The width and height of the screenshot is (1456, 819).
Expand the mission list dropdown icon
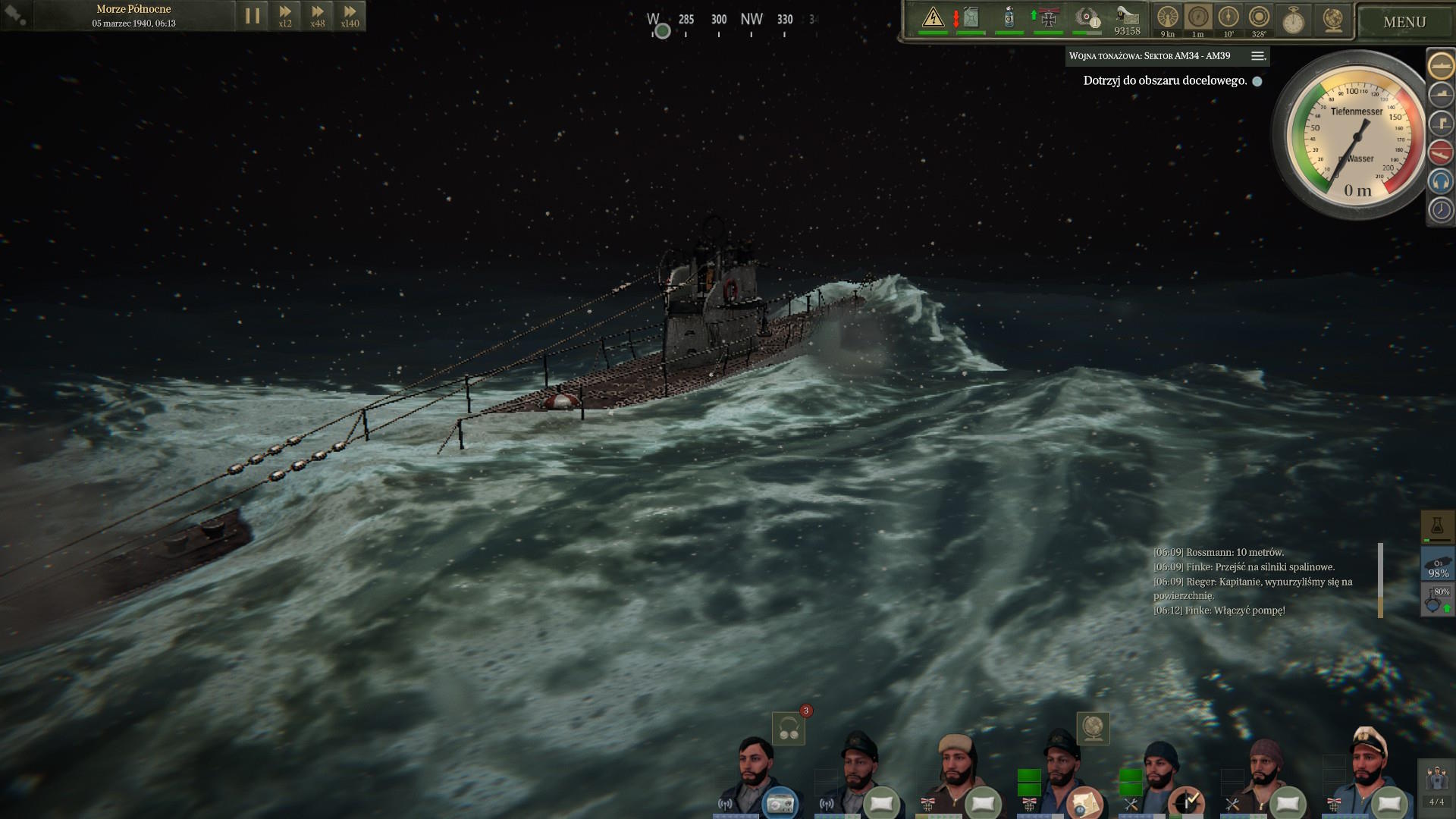[1257, 56]
